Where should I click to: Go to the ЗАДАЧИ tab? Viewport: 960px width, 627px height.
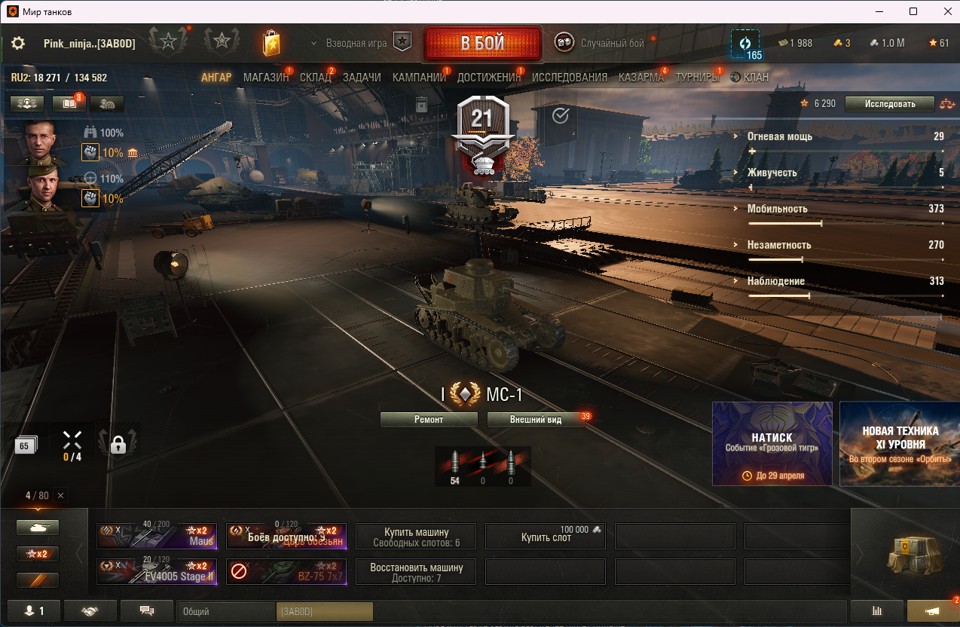pos(361,77)
